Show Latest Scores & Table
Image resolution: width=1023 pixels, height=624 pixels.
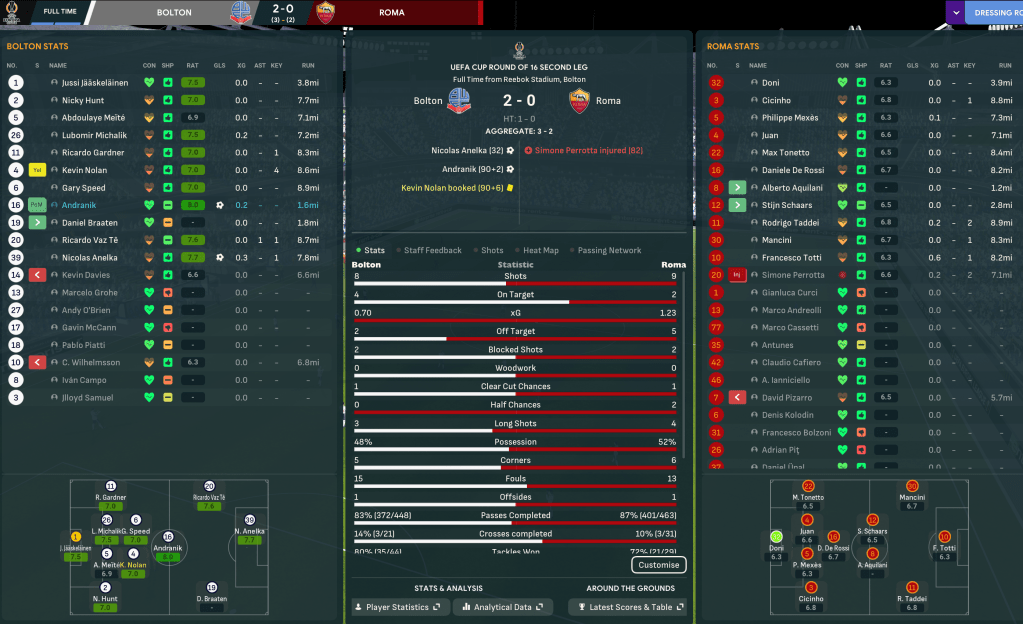628,607
